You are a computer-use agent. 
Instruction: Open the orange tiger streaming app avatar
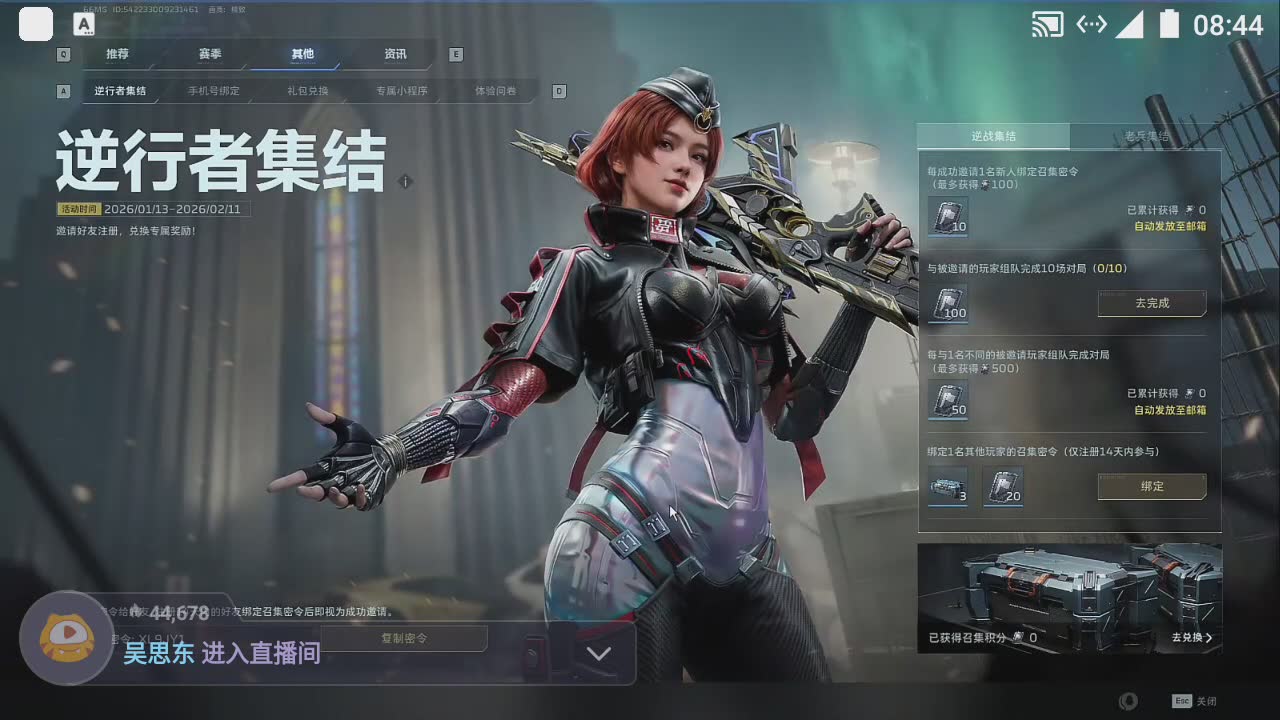67,638
